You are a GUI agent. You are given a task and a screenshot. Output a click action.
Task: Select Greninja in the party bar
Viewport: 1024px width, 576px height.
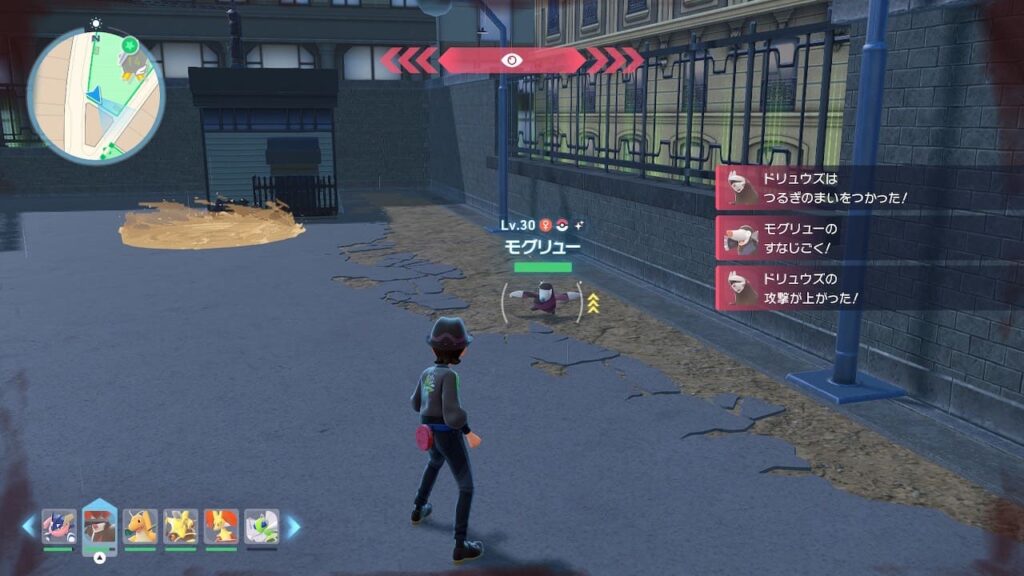pyautogui.click(x=59, y=526)
